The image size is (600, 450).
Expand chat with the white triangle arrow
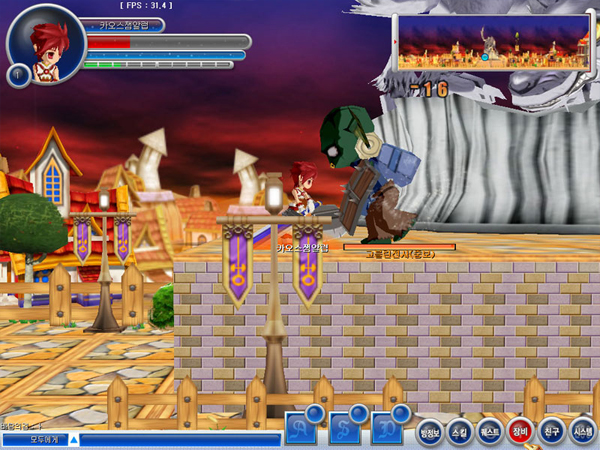tap(73, 439)
